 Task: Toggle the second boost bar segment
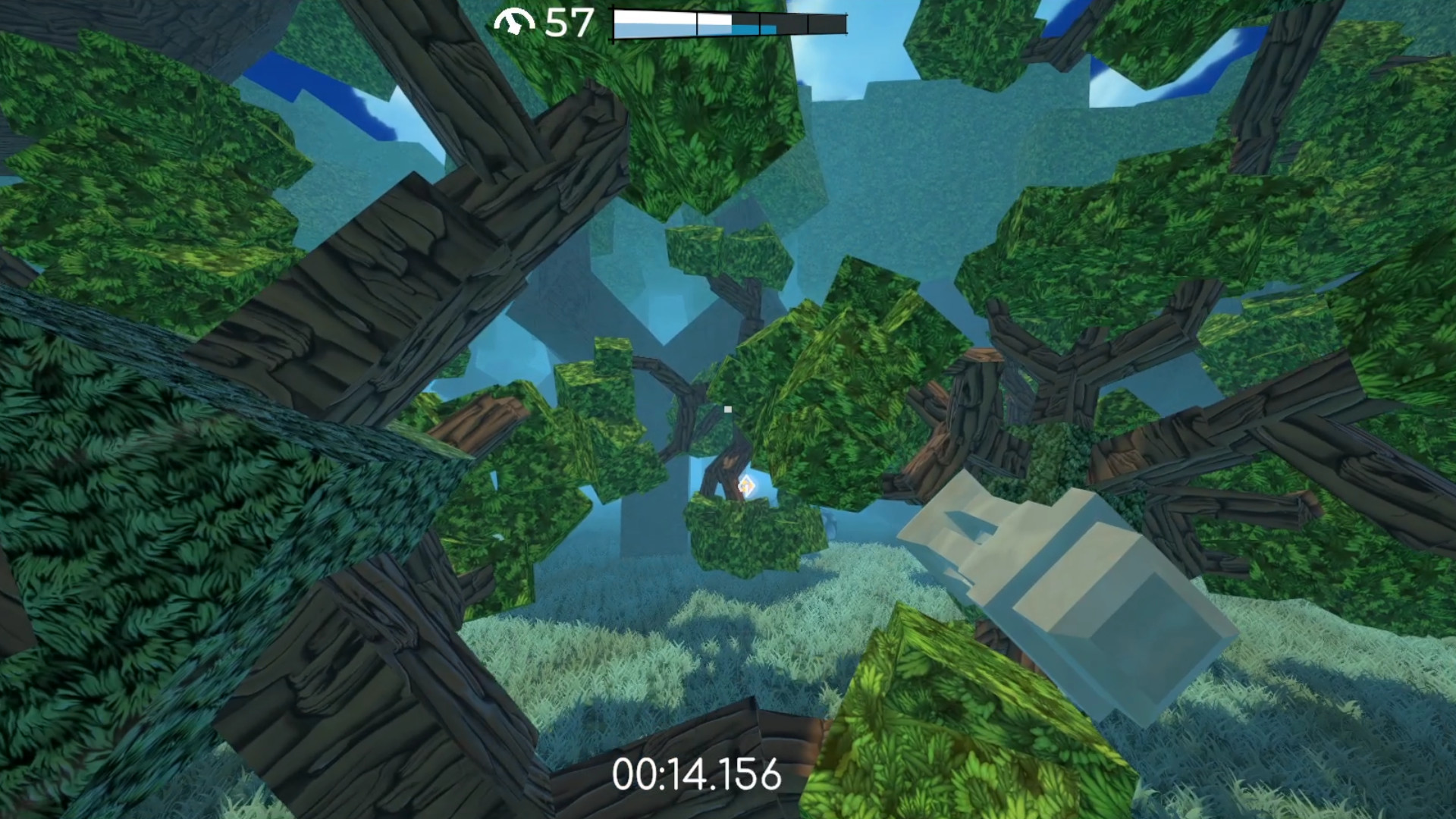[728, 21]
